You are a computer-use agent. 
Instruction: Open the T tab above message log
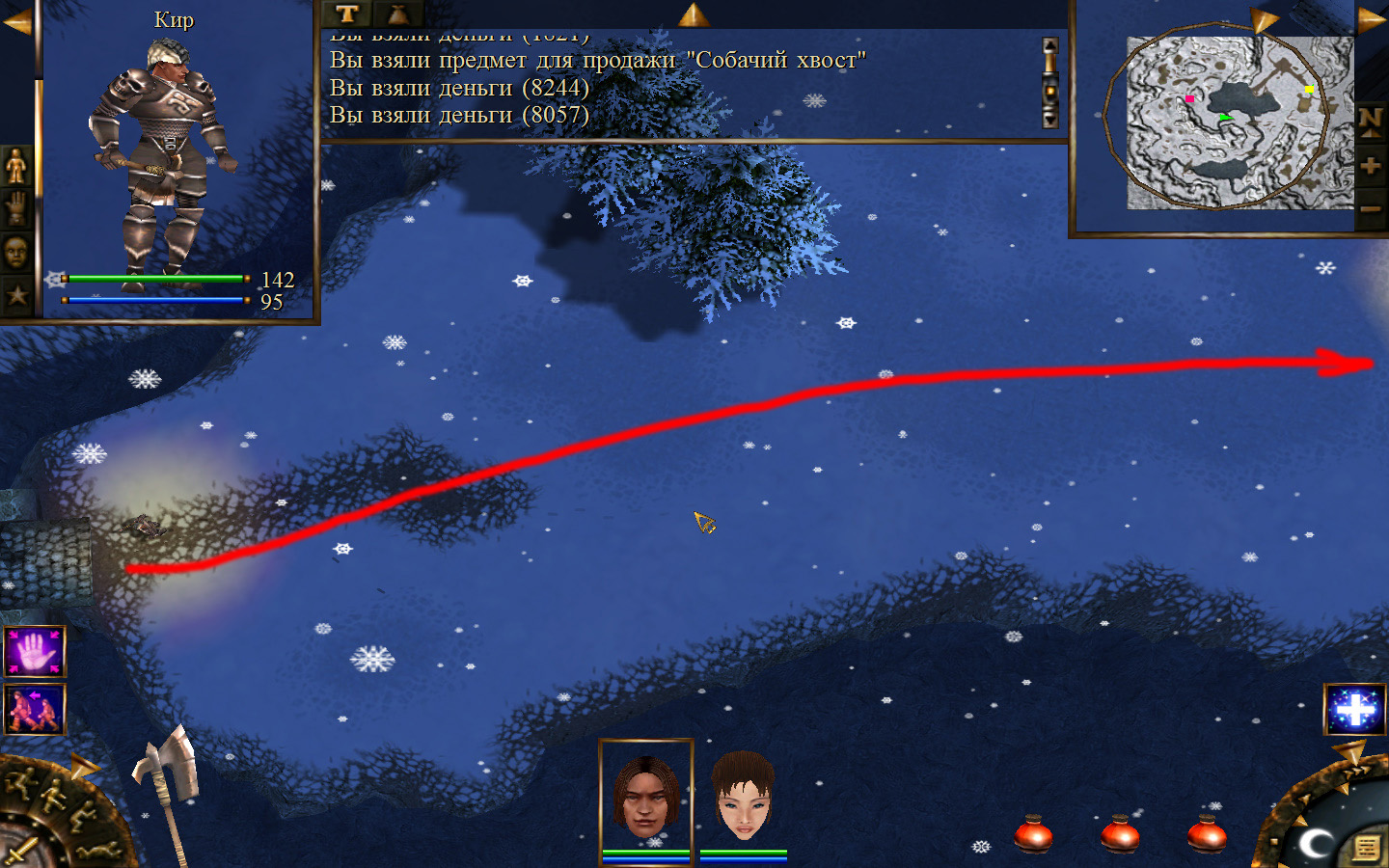coord(347,14)
